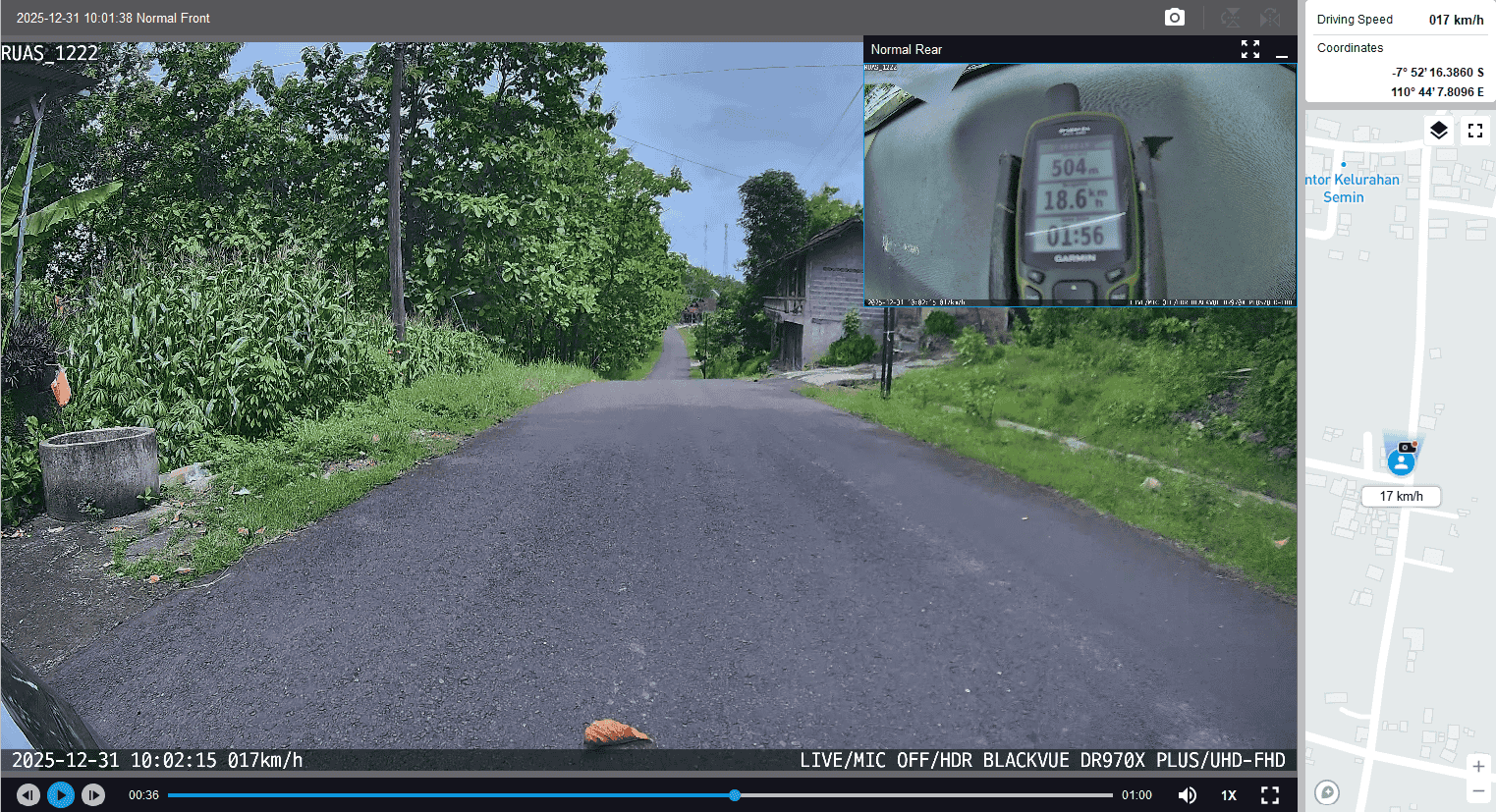
Task: Click the compass icon on the map
Action: click(x=1327, y=792)
